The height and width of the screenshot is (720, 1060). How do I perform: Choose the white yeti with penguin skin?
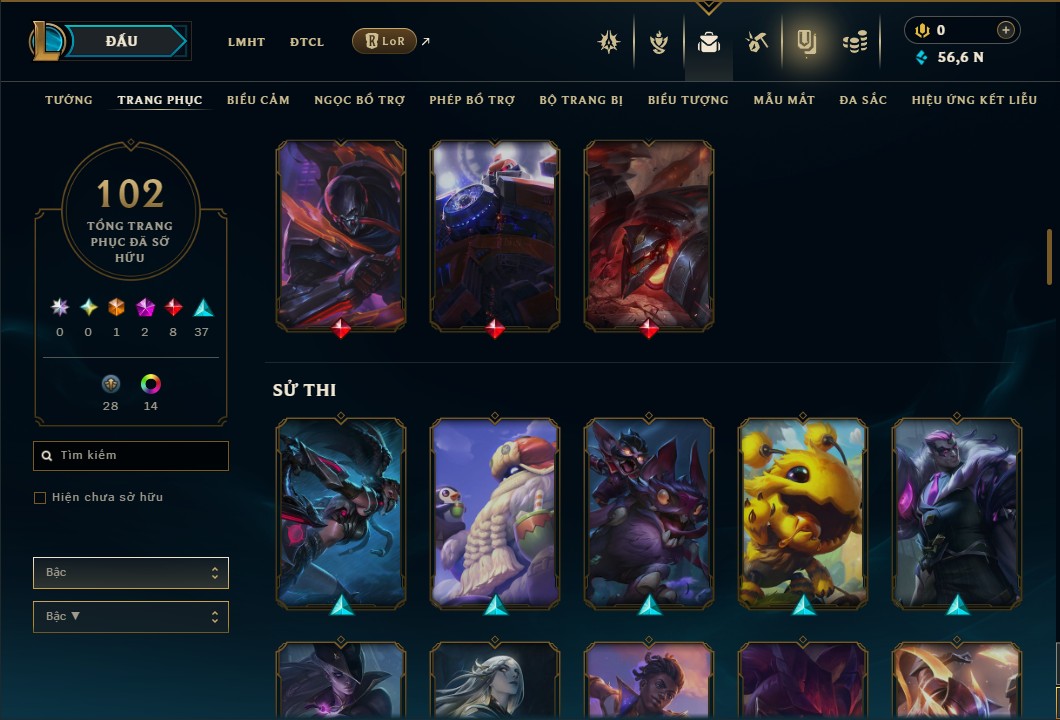click(495, 513)
